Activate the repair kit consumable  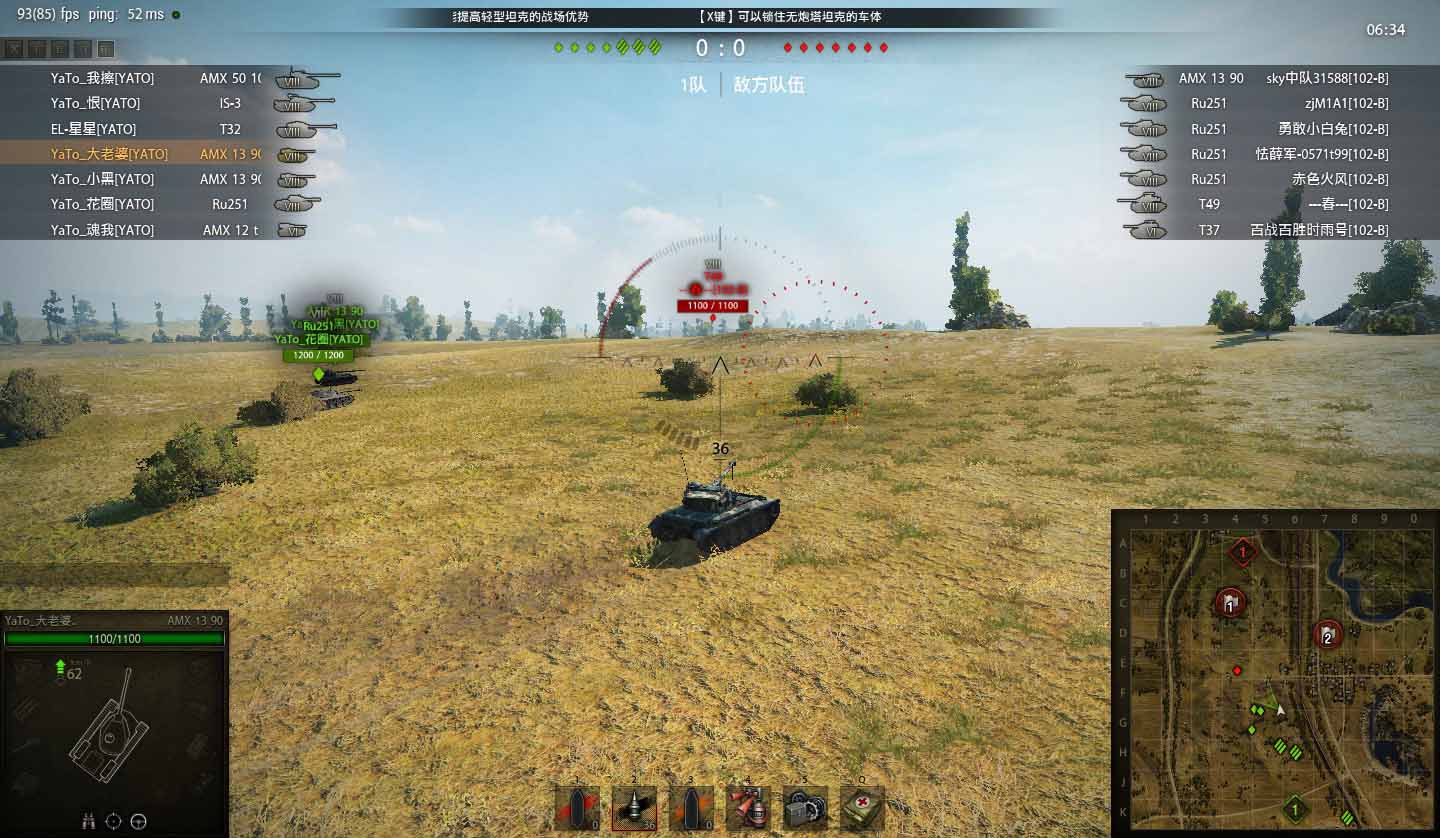coord(805,807)
